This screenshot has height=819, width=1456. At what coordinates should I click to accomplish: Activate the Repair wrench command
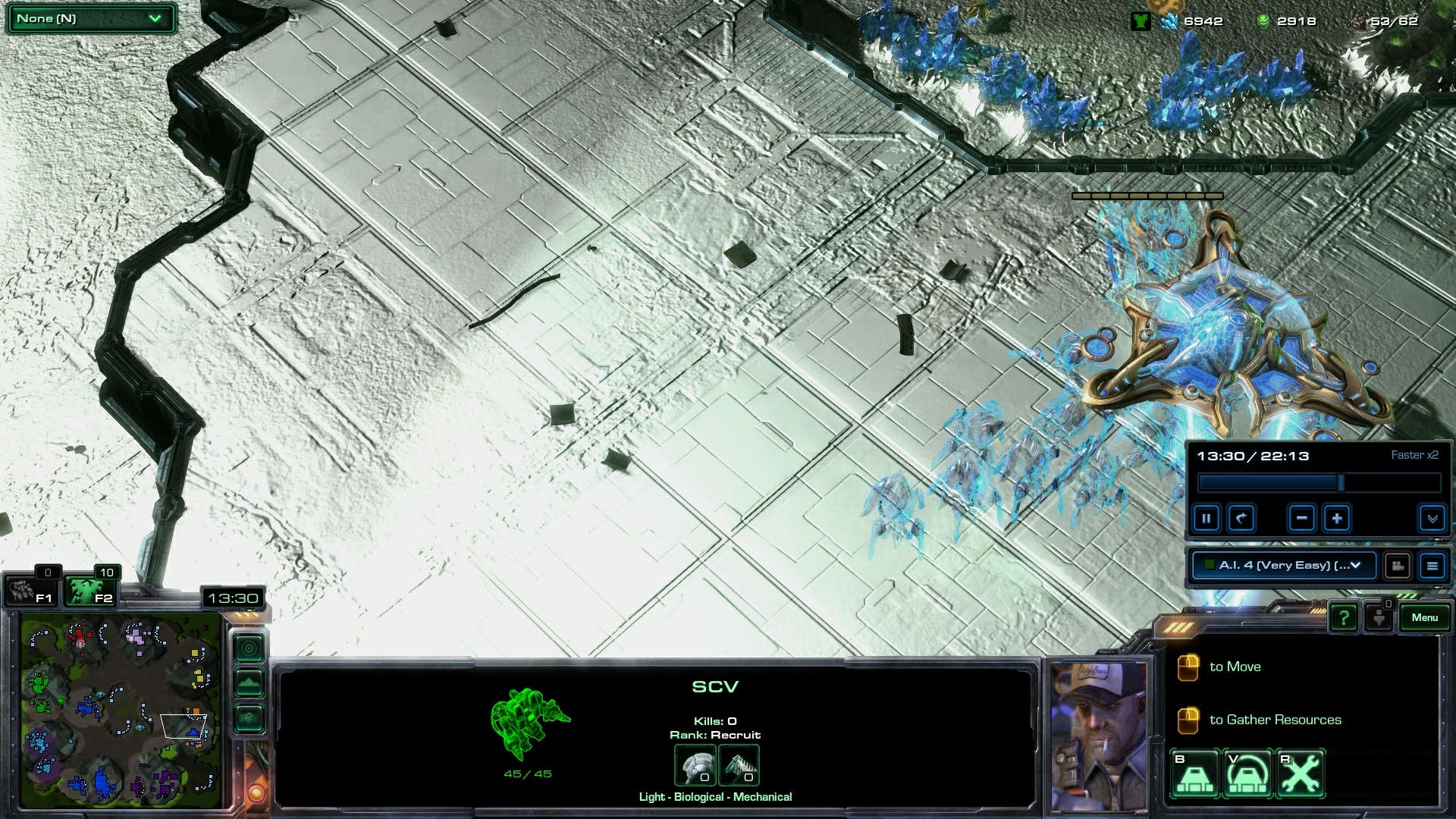coord(1301,774)
